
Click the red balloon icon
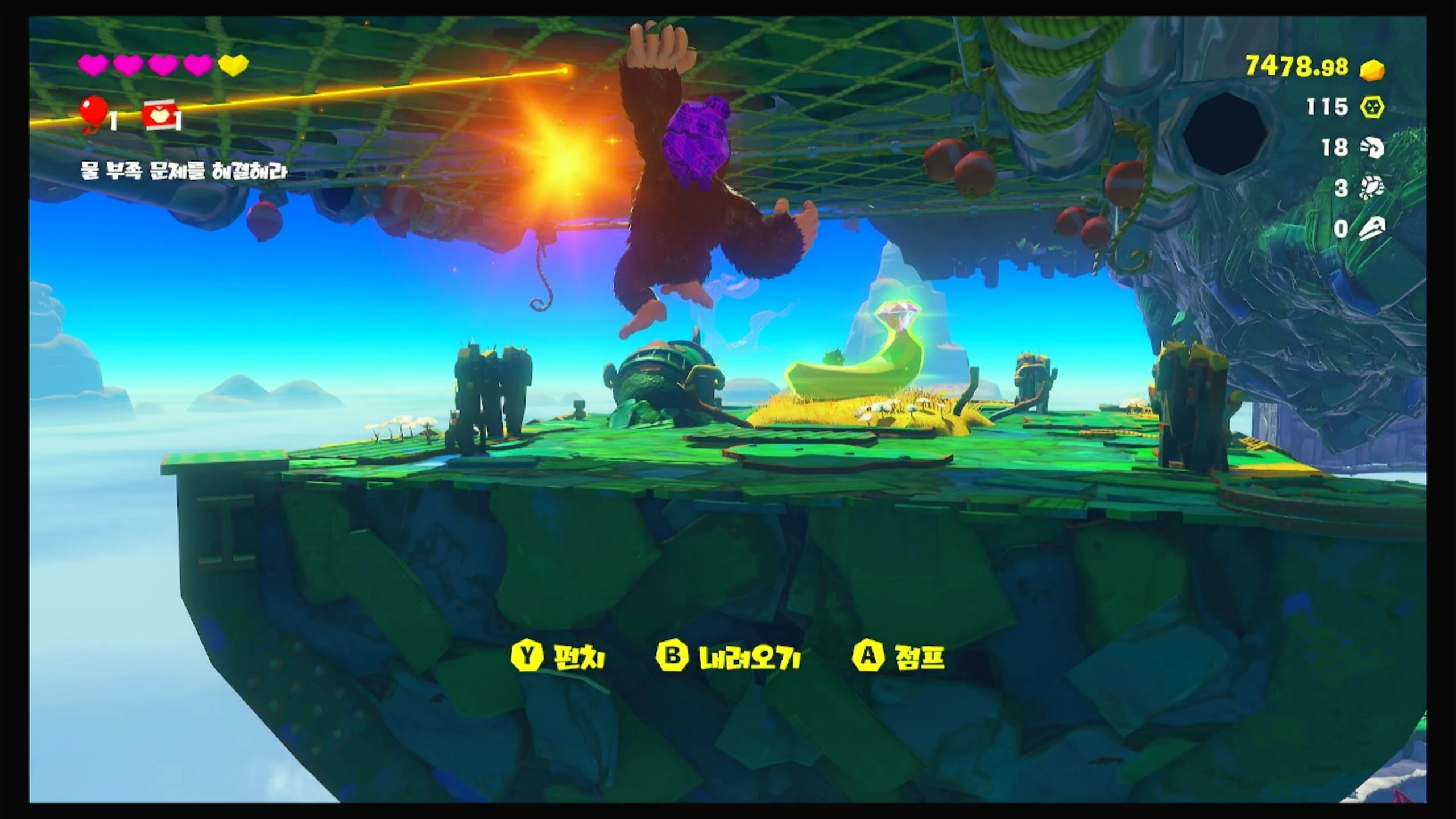pos(94,113)
